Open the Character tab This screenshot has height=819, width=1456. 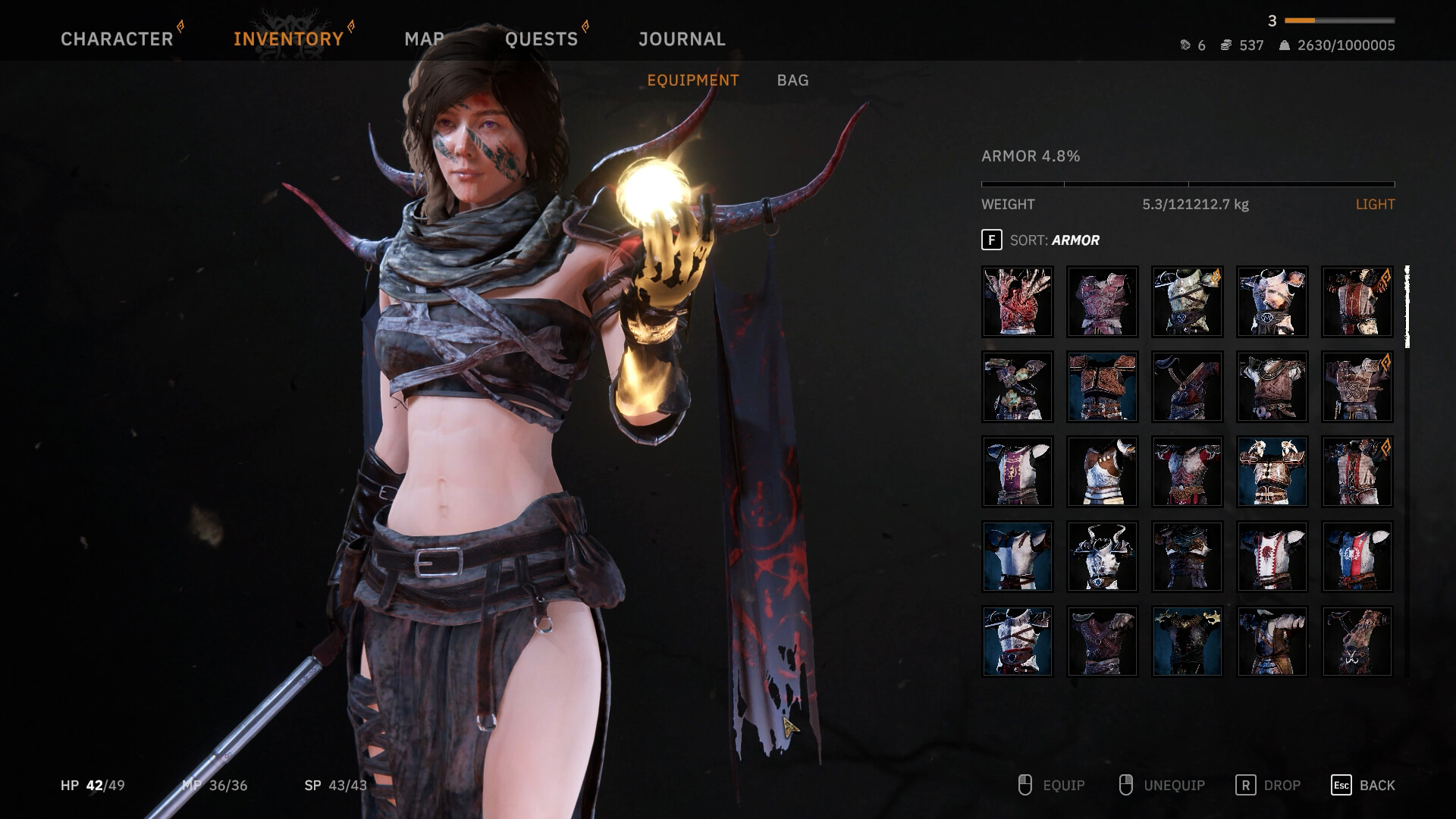117,39
